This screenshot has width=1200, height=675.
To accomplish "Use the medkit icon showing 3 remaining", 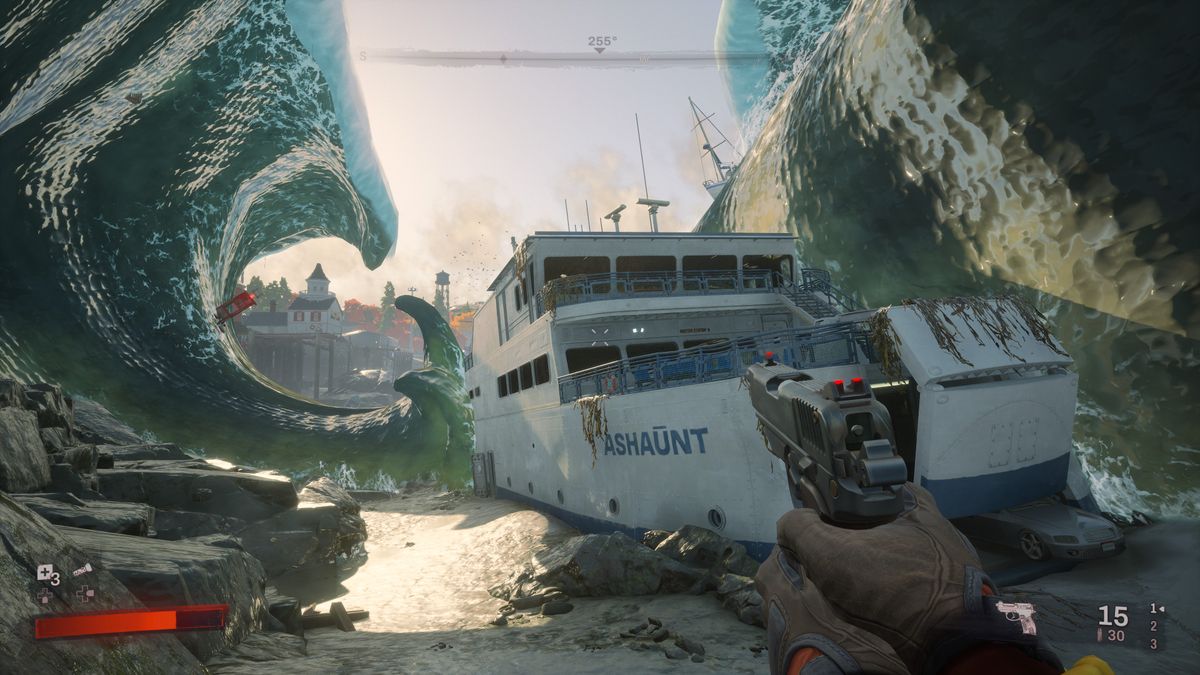I will coord(45,572).
